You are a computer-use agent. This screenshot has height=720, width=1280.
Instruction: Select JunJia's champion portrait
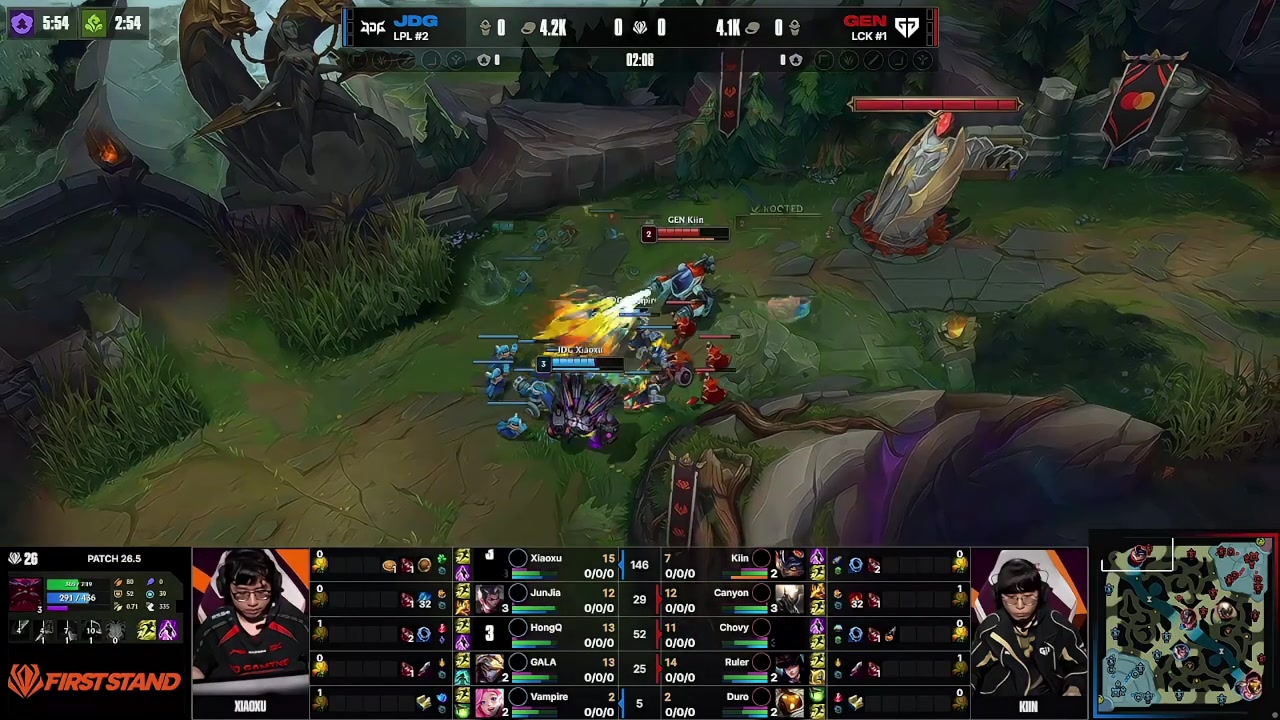(490, 599)
